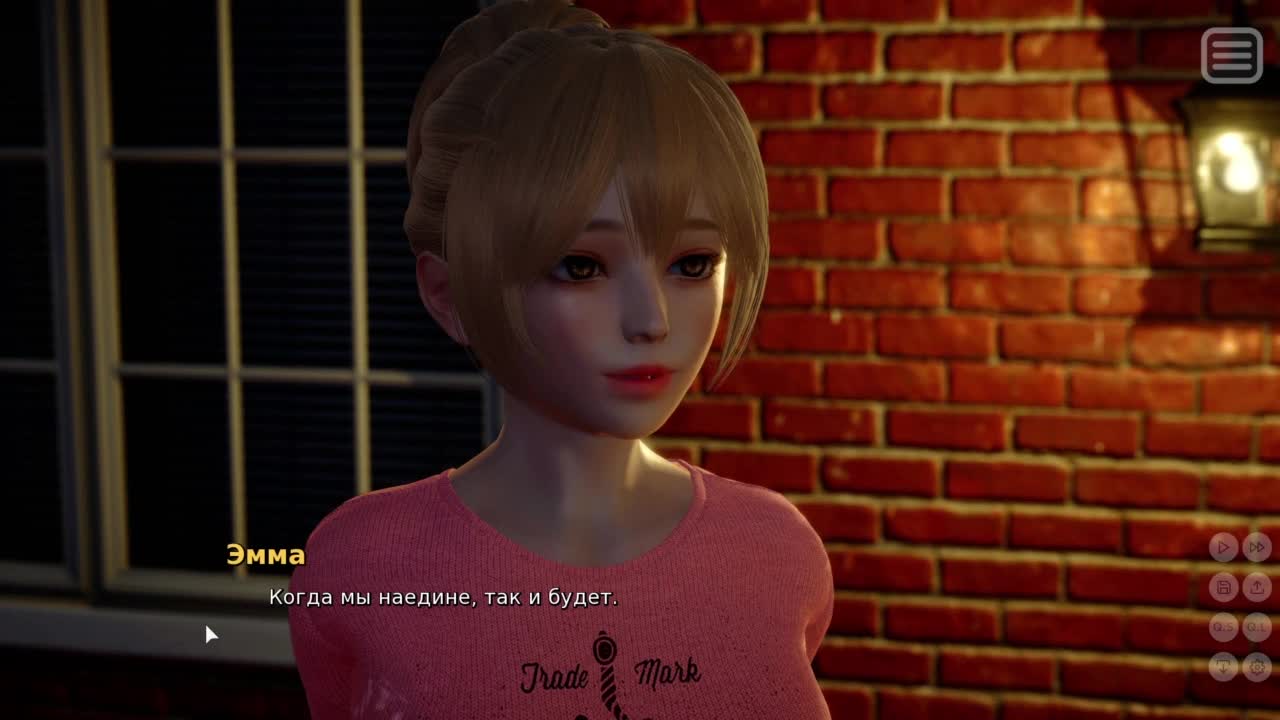The height and width of the screenshot is (720, 1280).
Task: Open the hamburger menu
Action: coord(1231,54)
